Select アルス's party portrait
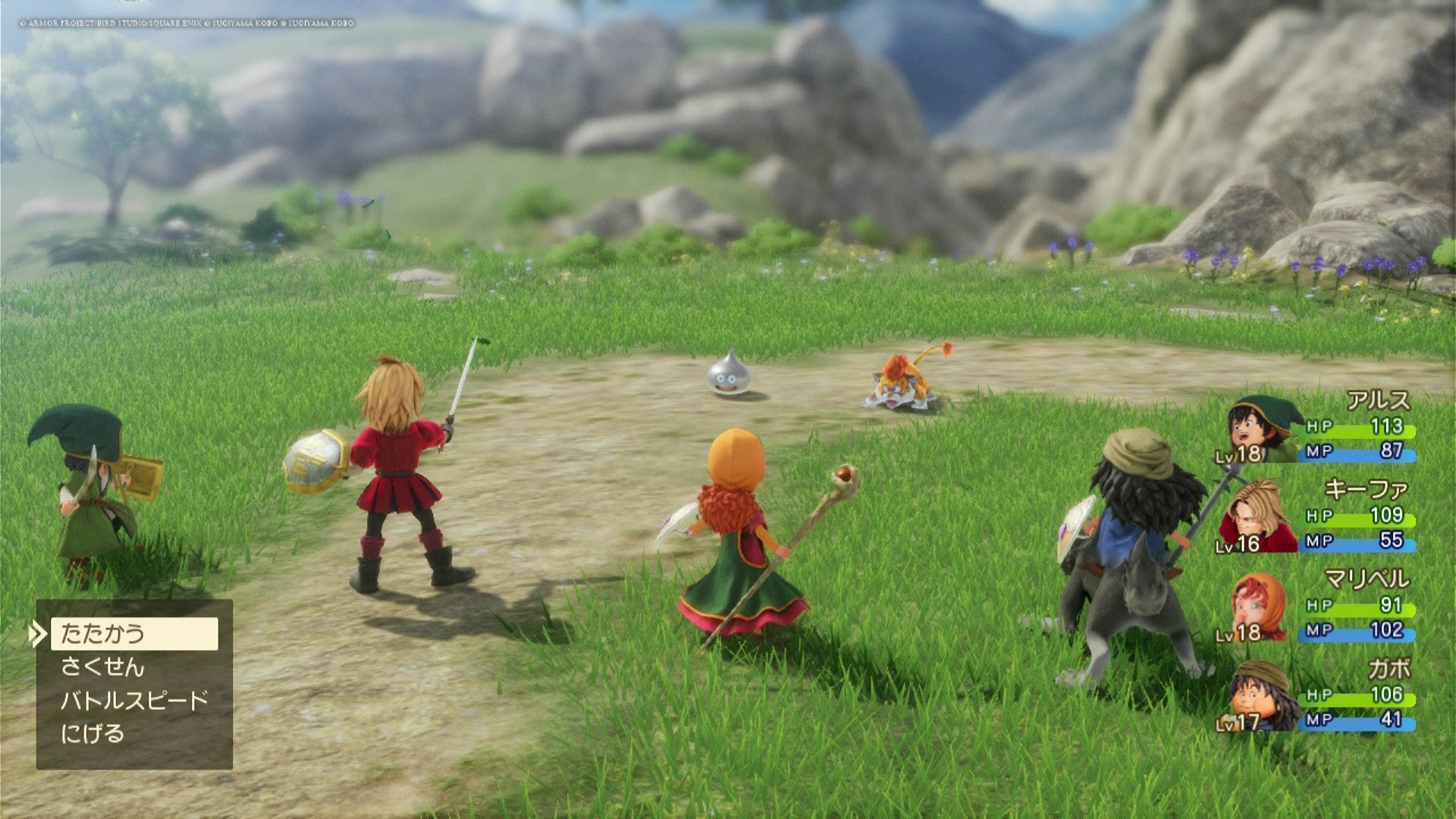 pos(1260,429)
